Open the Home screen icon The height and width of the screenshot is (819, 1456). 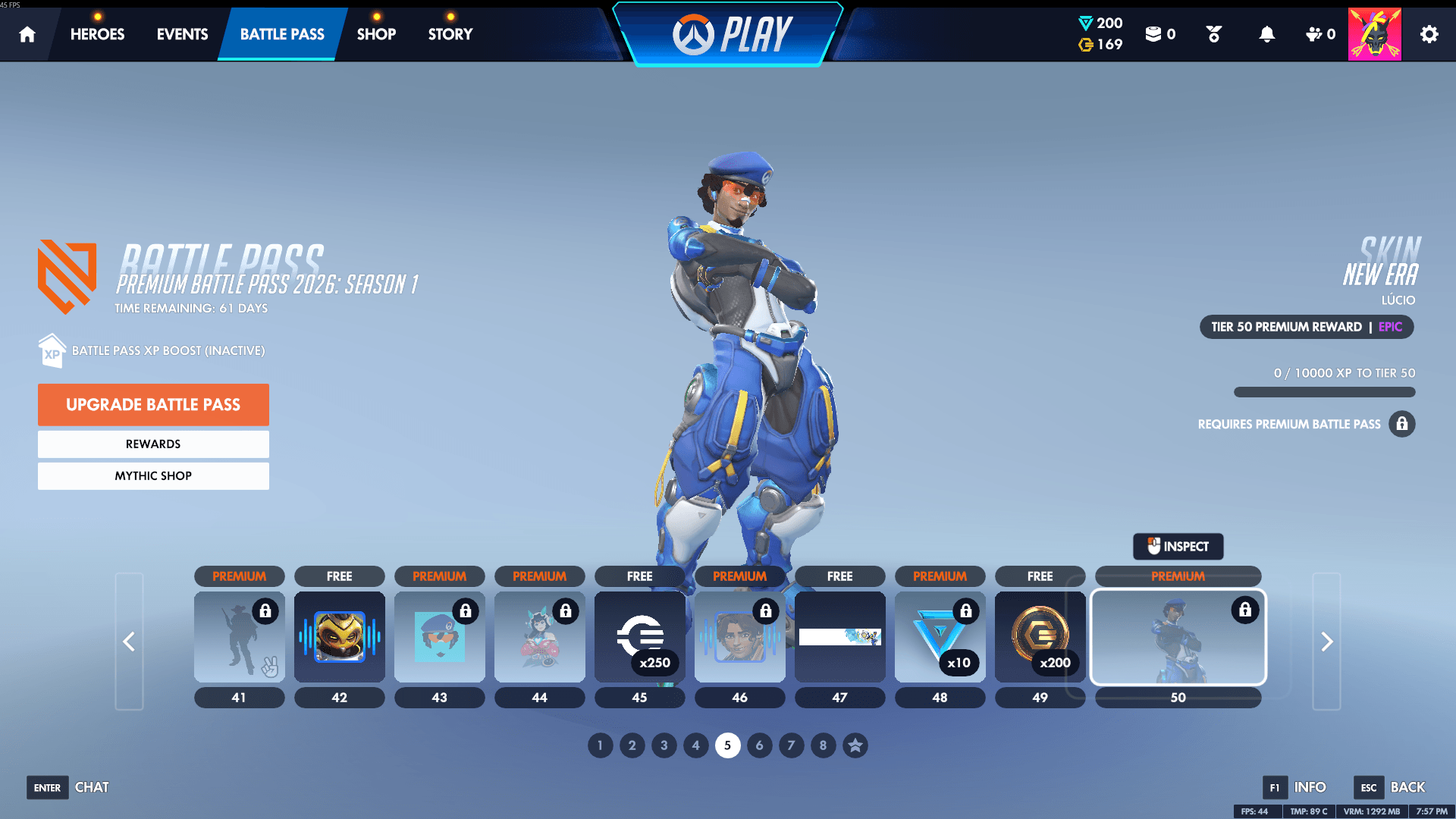(27, 33)
